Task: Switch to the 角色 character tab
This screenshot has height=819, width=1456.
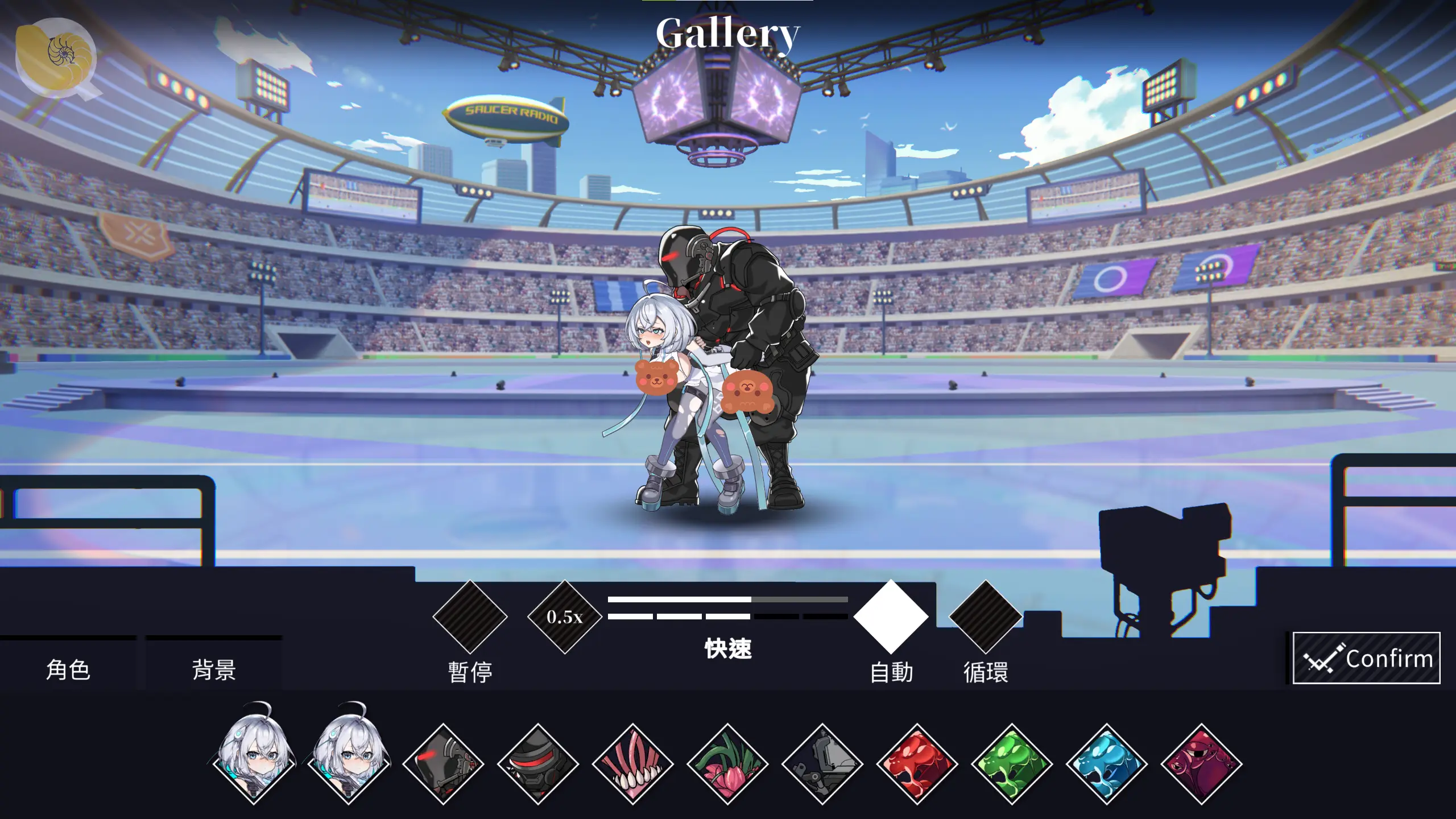Action: (x=68, y=669)
